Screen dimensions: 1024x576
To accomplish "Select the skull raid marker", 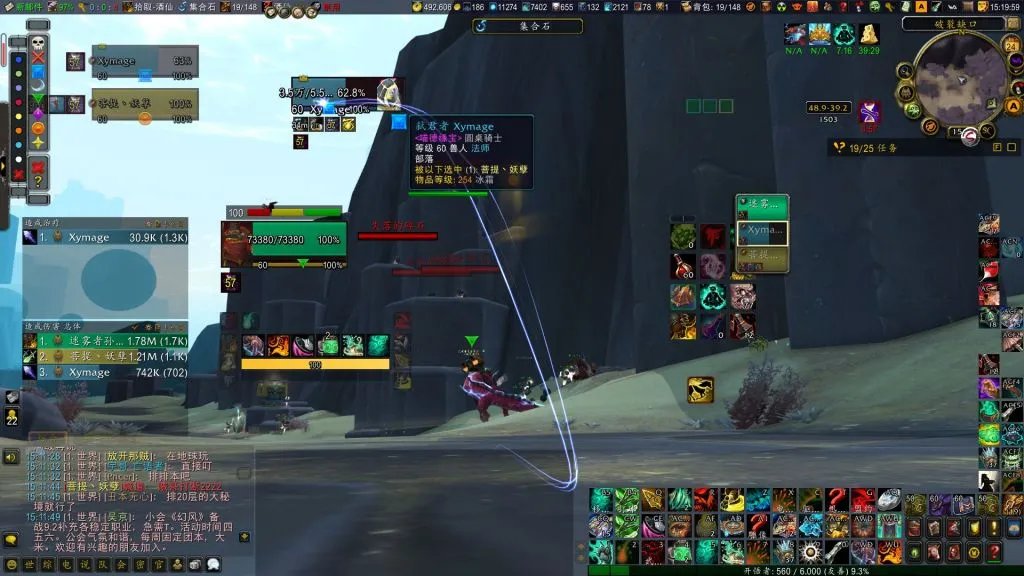I will click(x=38, y=43).
